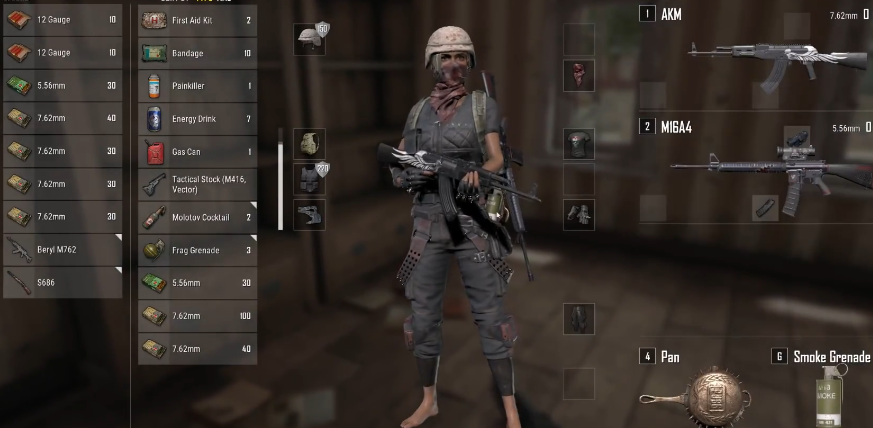Use the Bandage stack
Viewport: 873px width, 428px height.
pyautogui.click(x=196, y=53)
